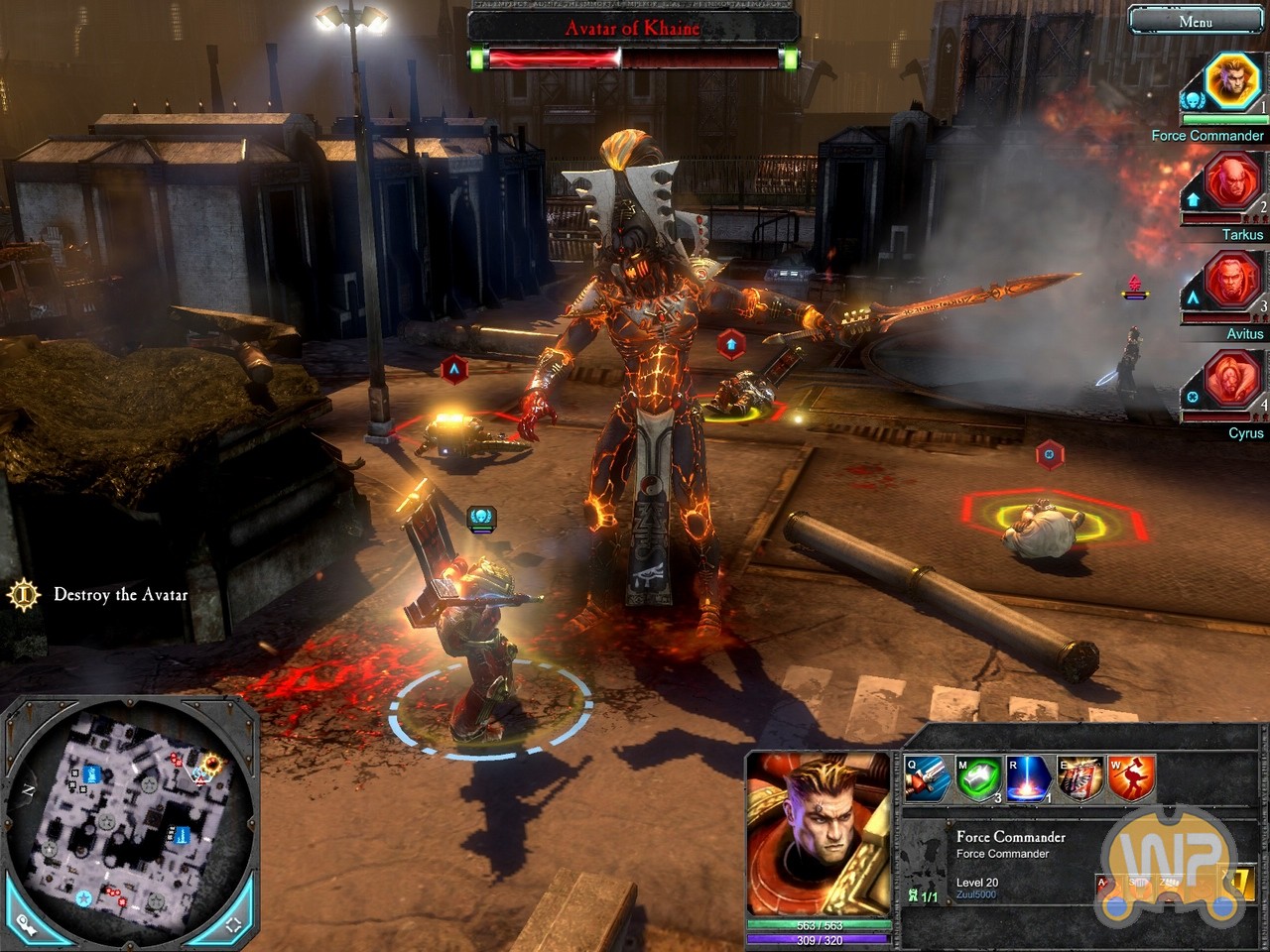Click the Destroy the Avatar objective
Image resolution: width=1270 pixels, height=952 pixels.
pyautogui.click(x=120, y=595)
